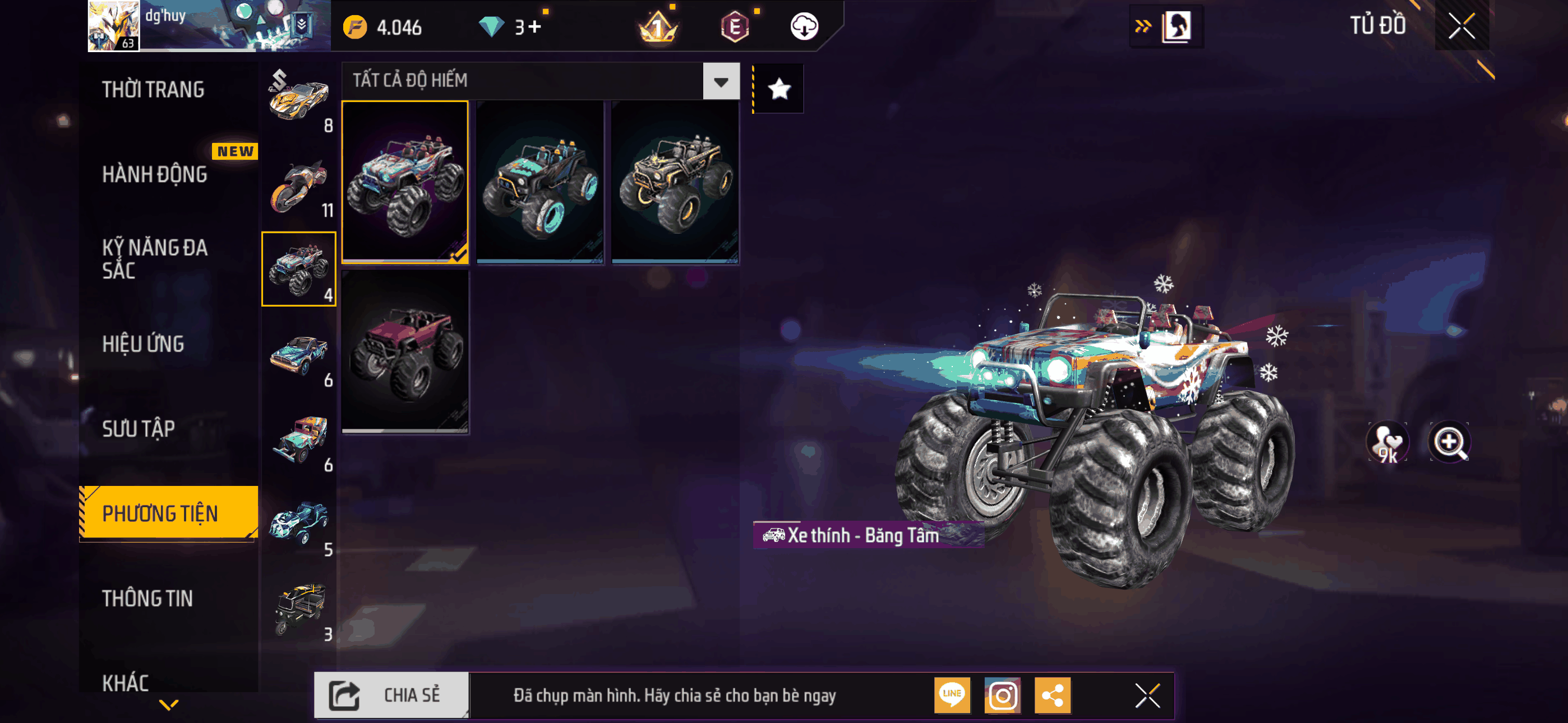Dismiss the screenshot share banner
Image resolution: width=1568 pixels, height=723 pixels.
tap(1147, 695)
